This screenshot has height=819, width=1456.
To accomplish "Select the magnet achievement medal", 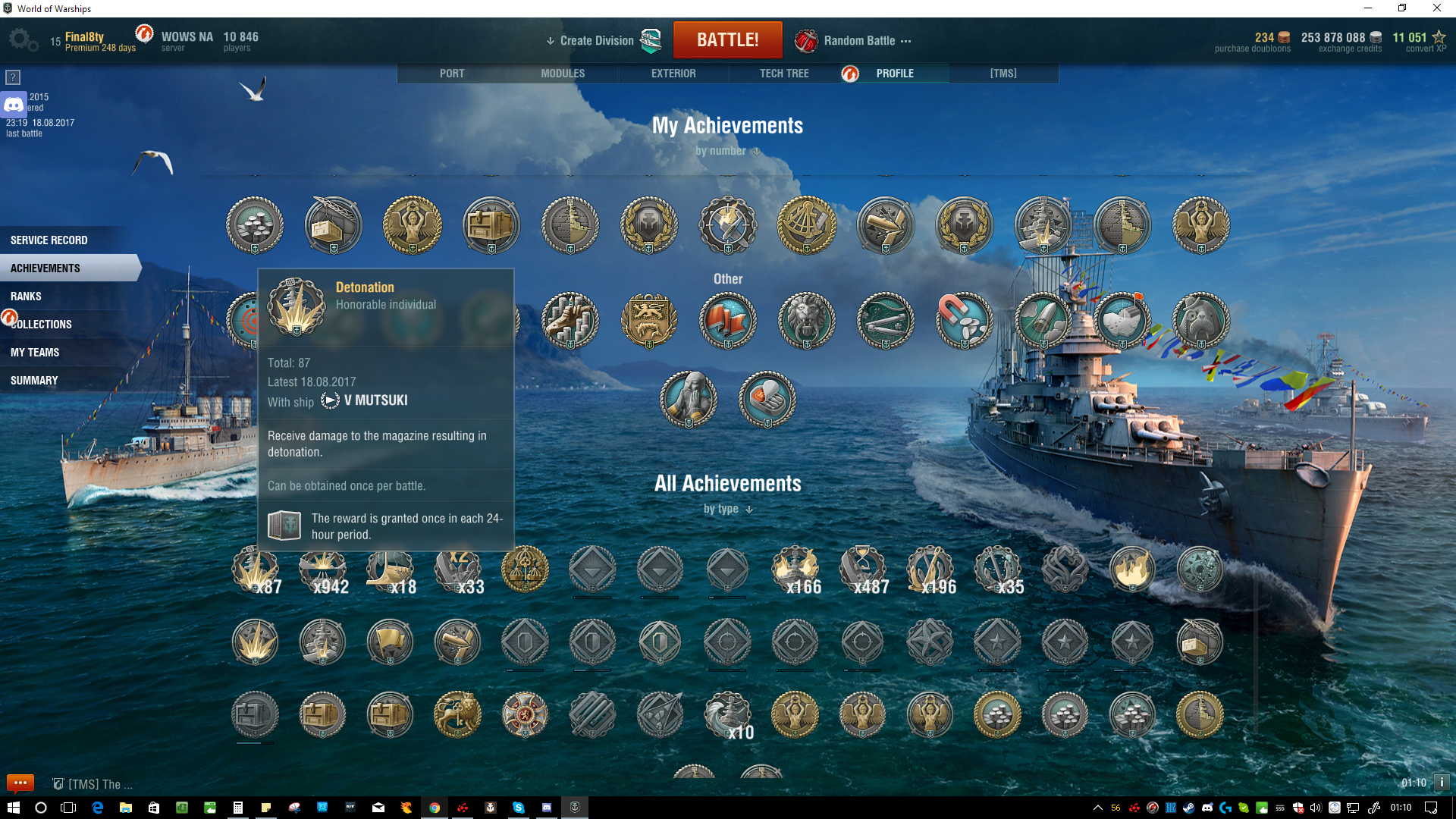I will click(x=964, y=321).
